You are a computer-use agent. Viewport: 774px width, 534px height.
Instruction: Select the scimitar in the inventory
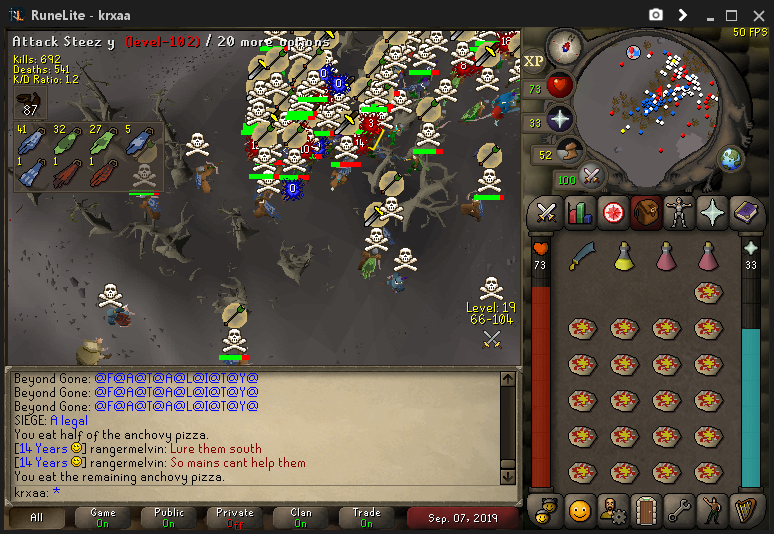(x=582, y=257)
